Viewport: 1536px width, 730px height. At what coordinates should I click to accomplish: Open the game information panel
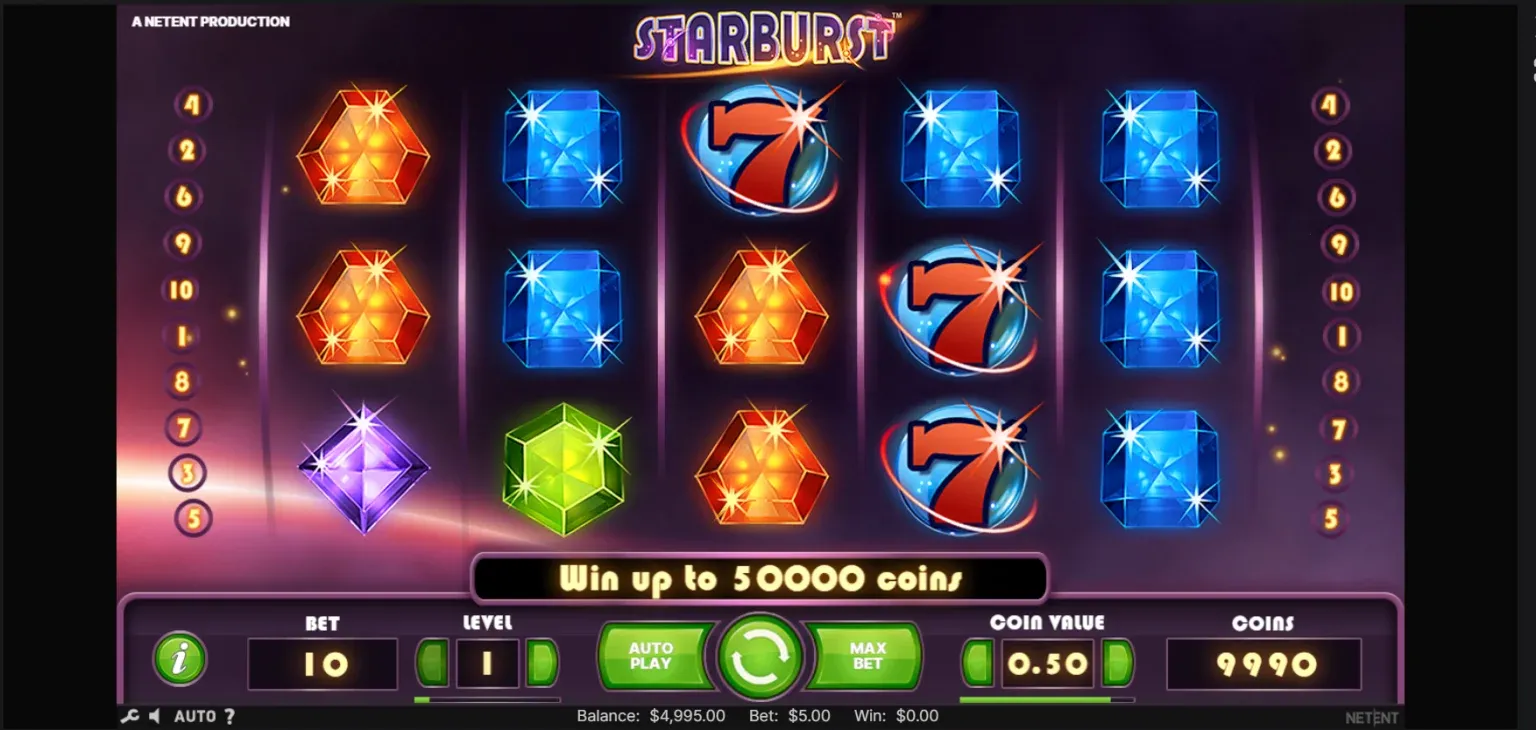180,658
